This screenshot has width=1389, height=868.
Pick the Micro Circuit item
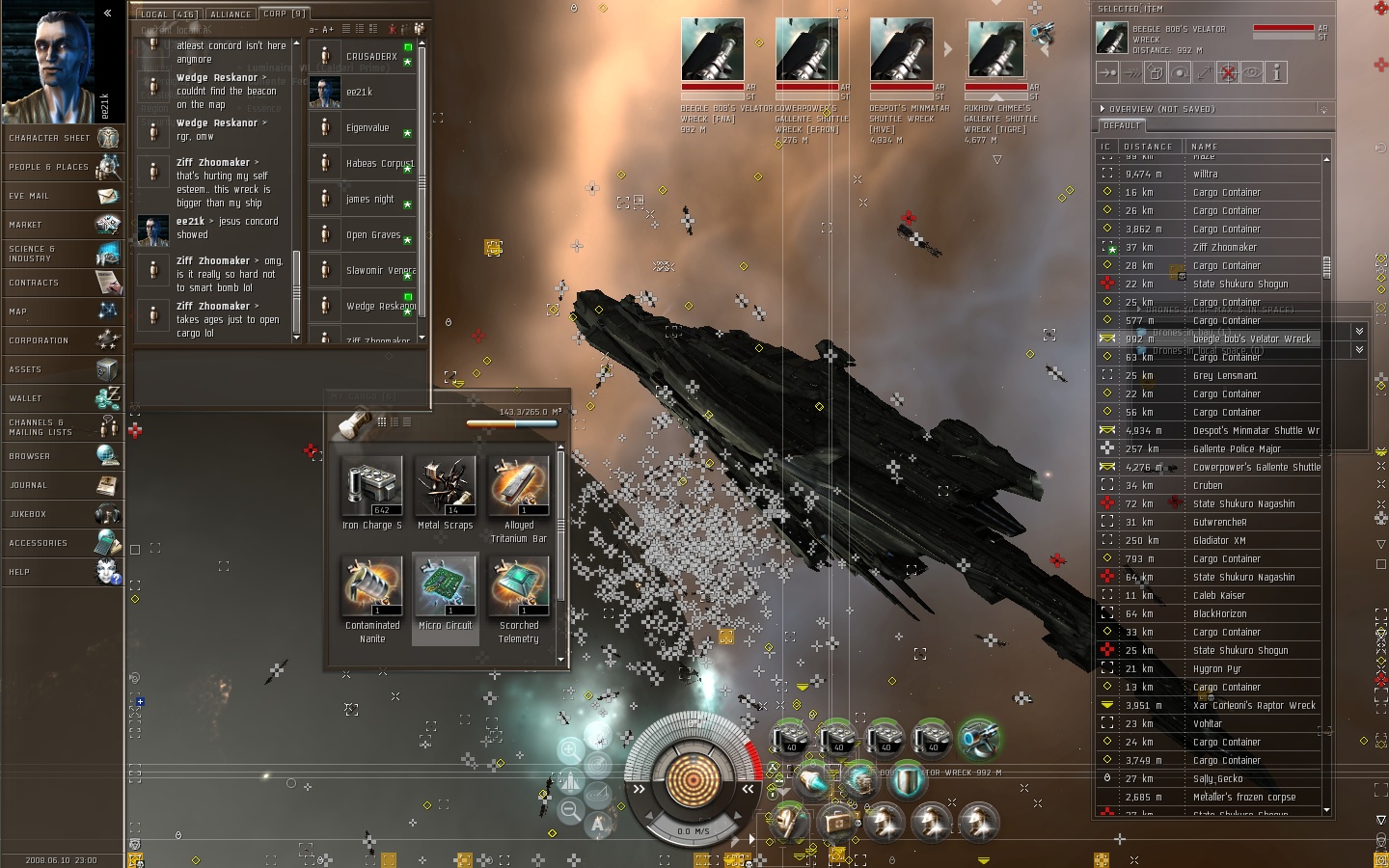pos(446,586)
